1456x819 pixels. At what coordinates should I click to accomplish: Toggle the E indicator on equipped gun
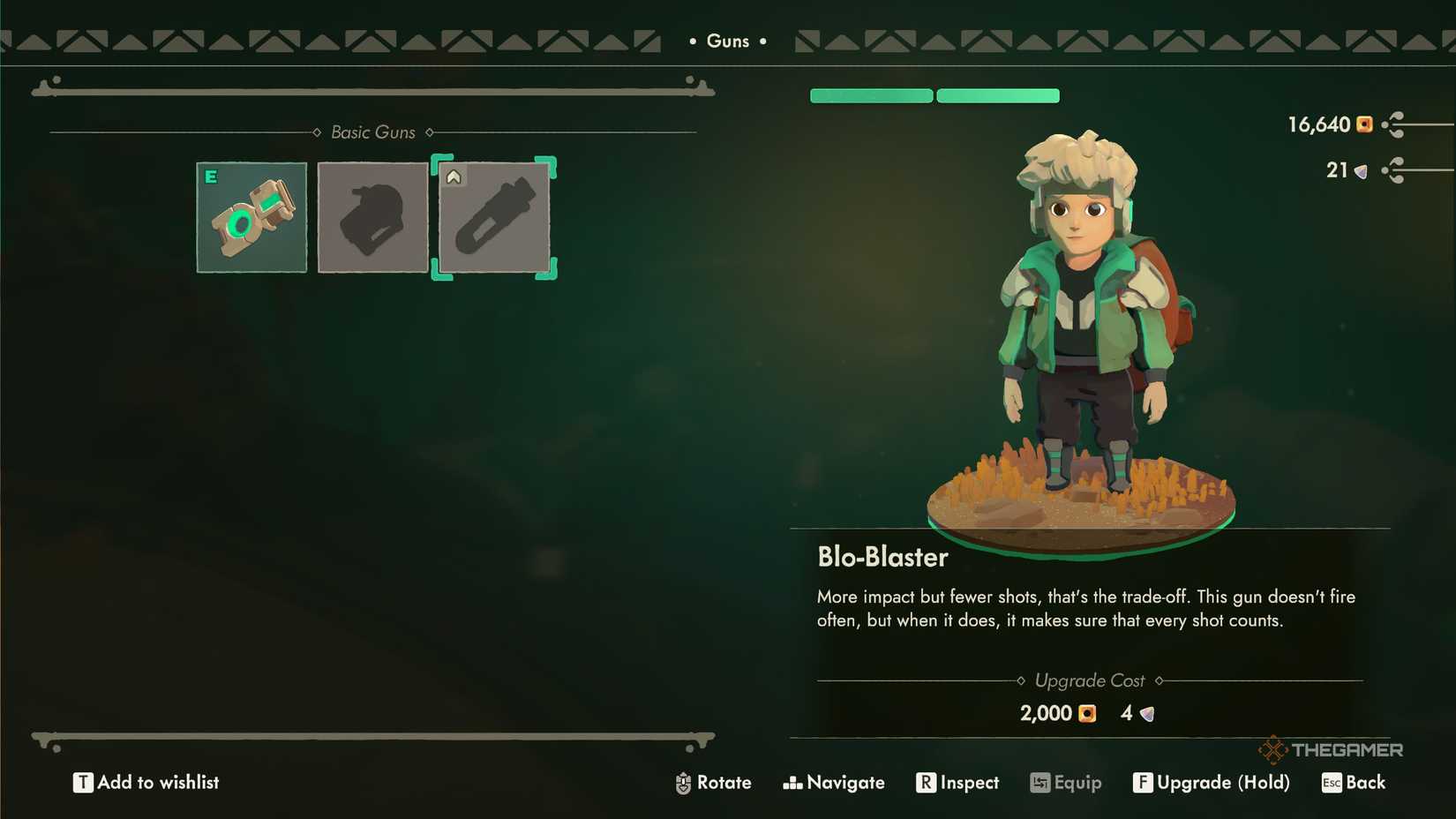coord(210,177)
